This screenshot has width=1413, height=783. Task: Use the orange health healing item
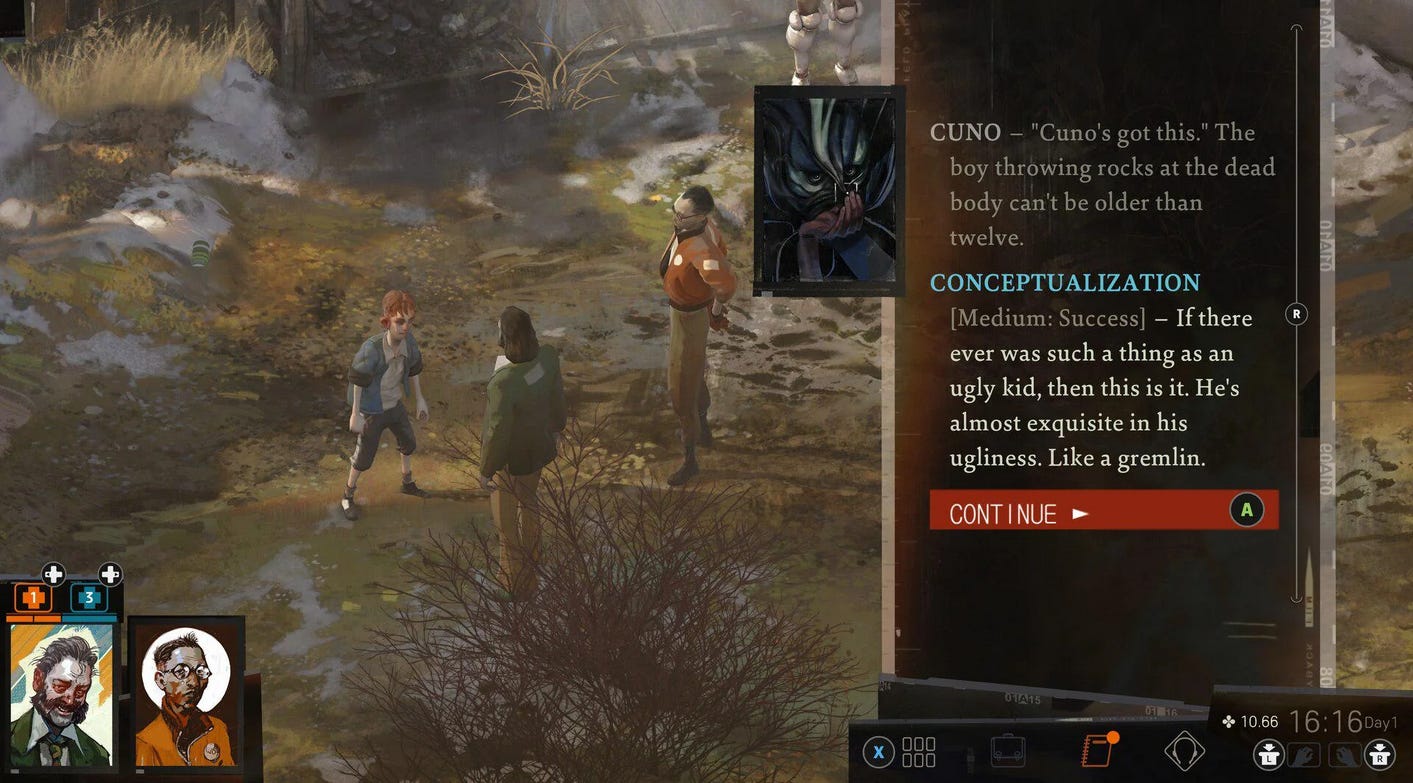[34, 599]
